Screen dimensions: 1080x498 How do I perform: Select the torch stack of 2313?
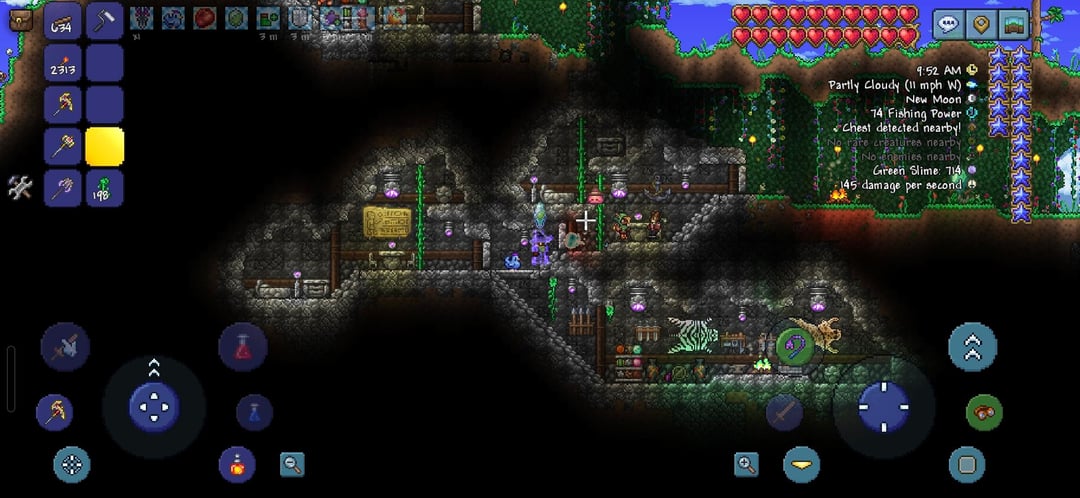(x=64, y=64)
